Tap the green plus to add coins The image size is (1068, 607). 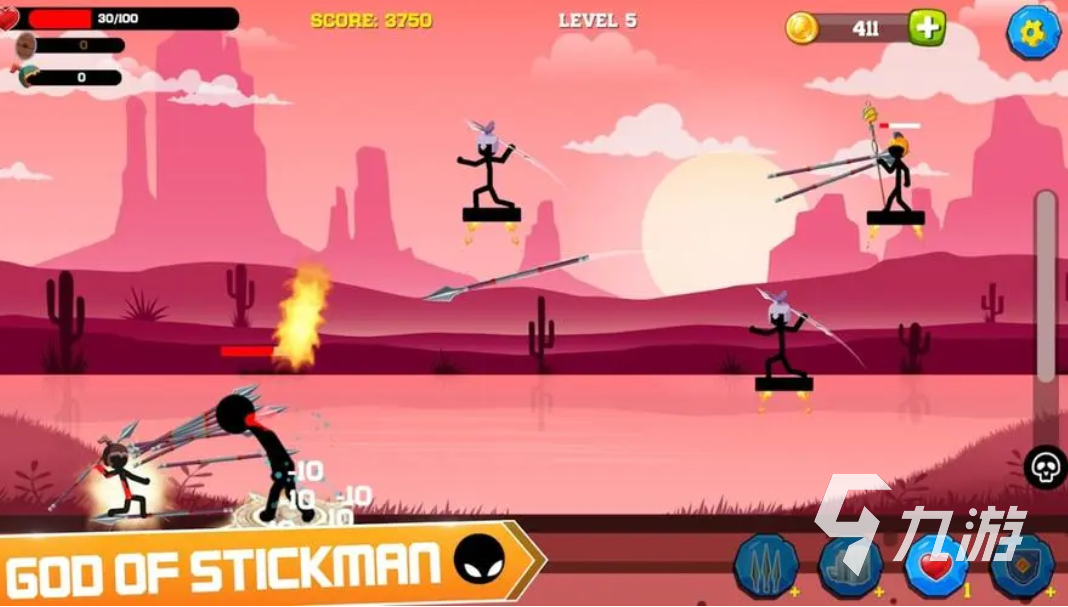click(926, 28)
